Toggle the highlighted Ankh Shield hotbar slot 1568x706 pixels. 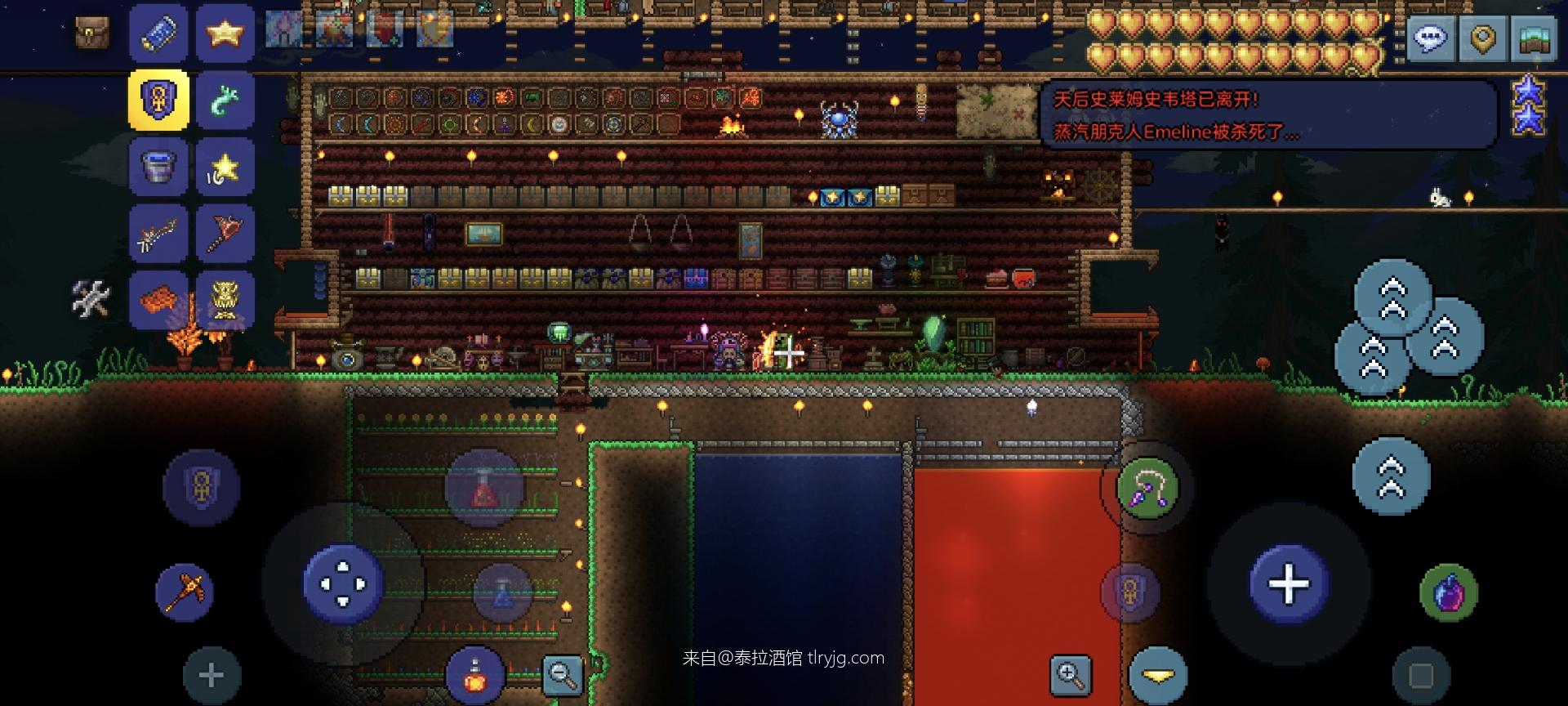pyautogui.click(x=158, y=101)
